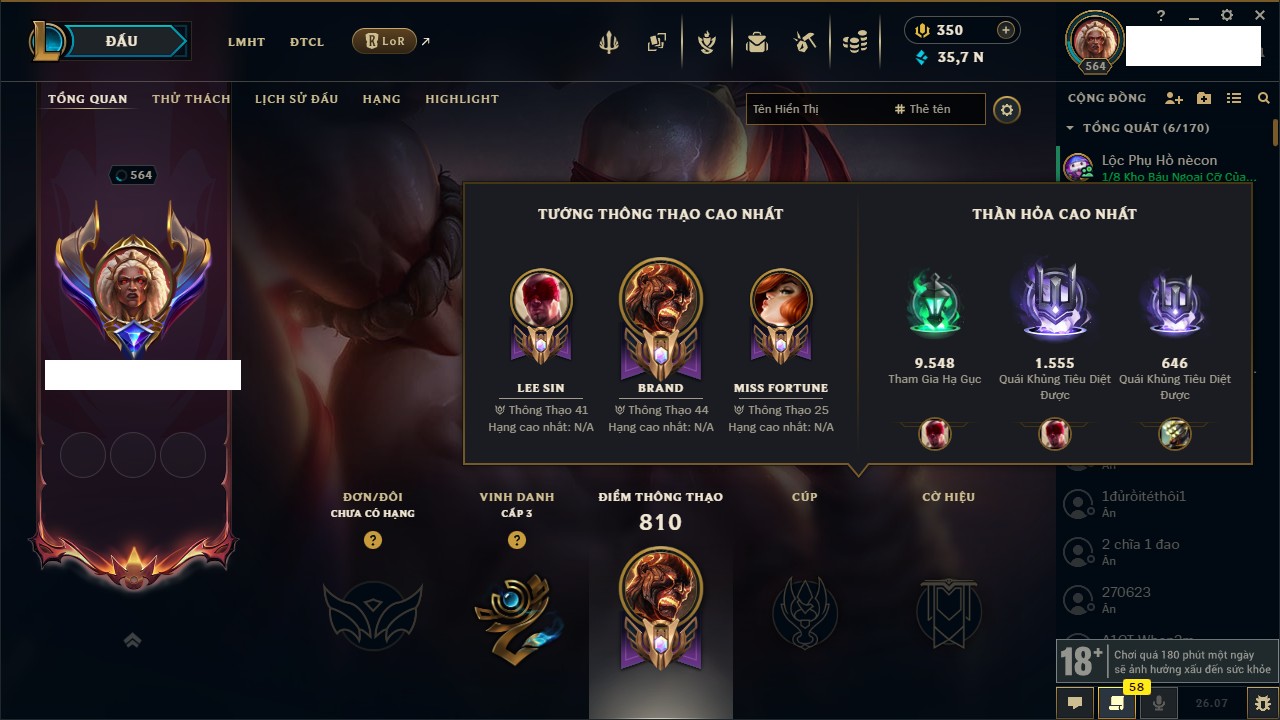1280x720 pixels.
Task: Open the LMHT section
Action: [246, 42]
